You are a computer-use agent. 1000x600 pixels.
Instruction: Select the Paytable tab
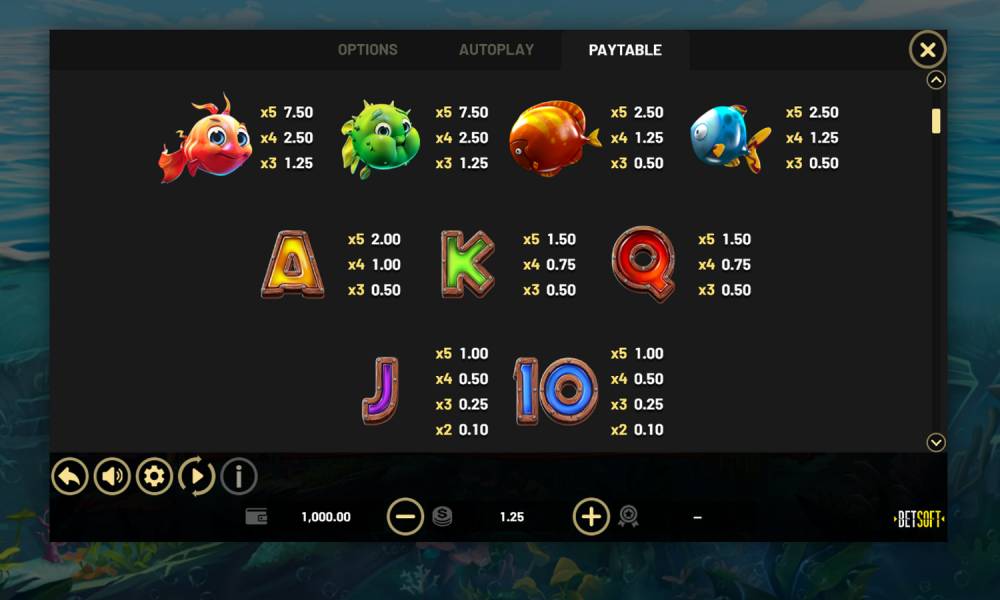point(625,50)
